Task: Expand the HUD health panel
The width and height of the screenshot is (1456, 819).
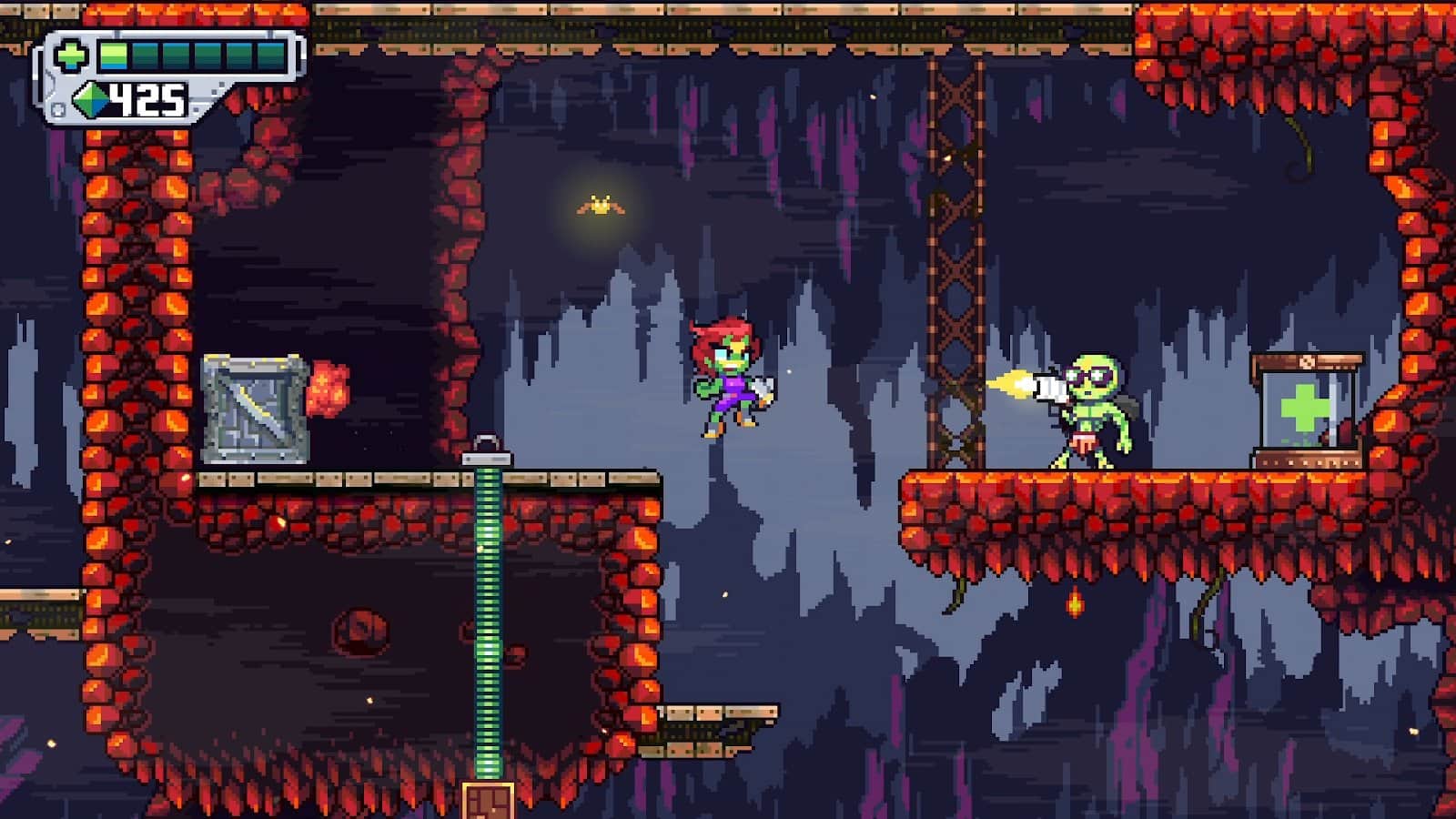Action: click(x=173, y=55)
